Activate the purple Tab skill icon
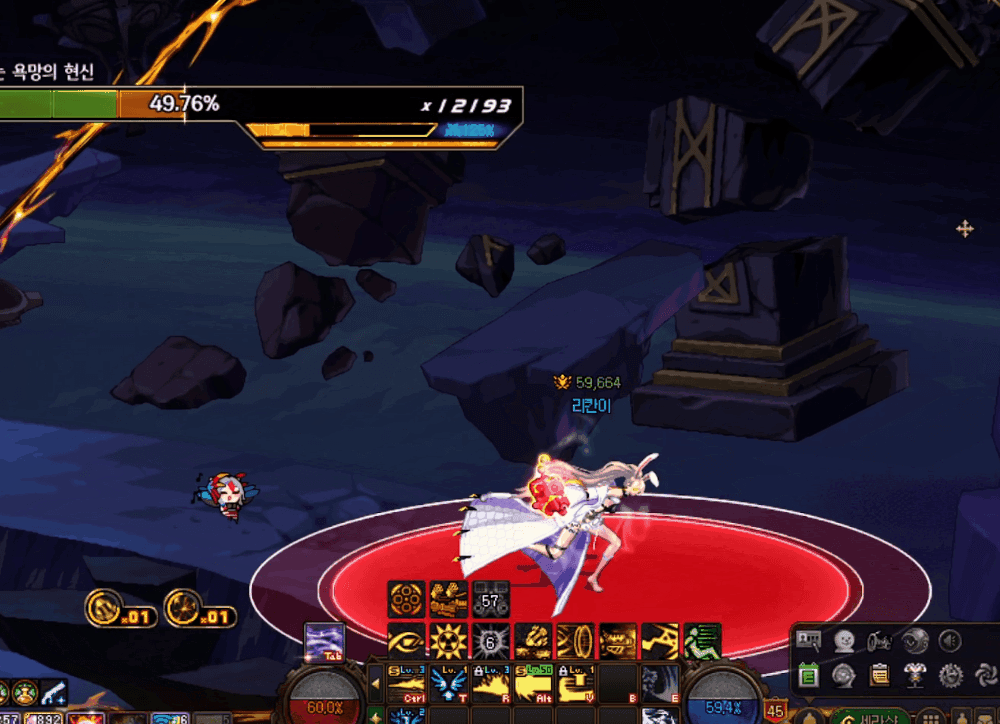Viewport: 1000px width, 724px height. pos(325,641)
